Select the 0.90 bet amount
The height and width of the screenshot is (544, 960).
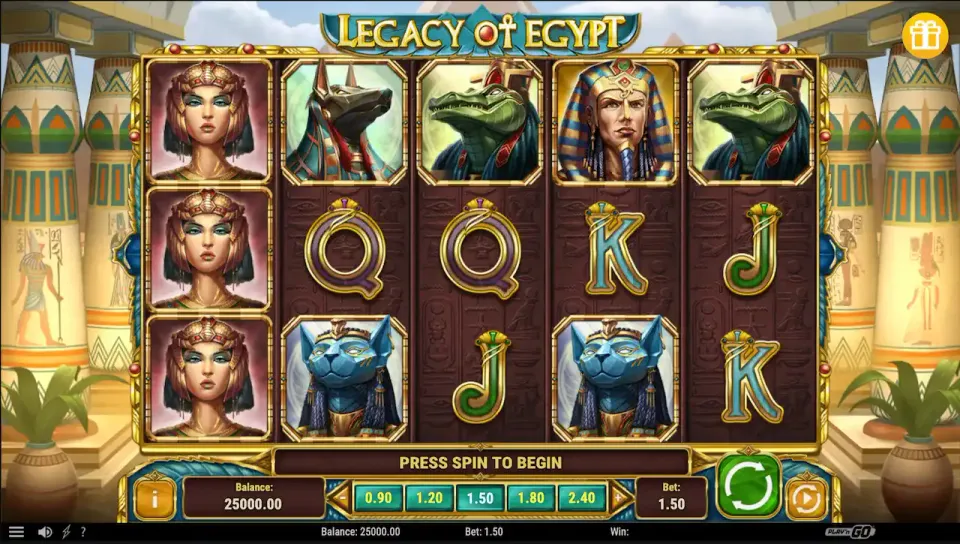[378, 497]
